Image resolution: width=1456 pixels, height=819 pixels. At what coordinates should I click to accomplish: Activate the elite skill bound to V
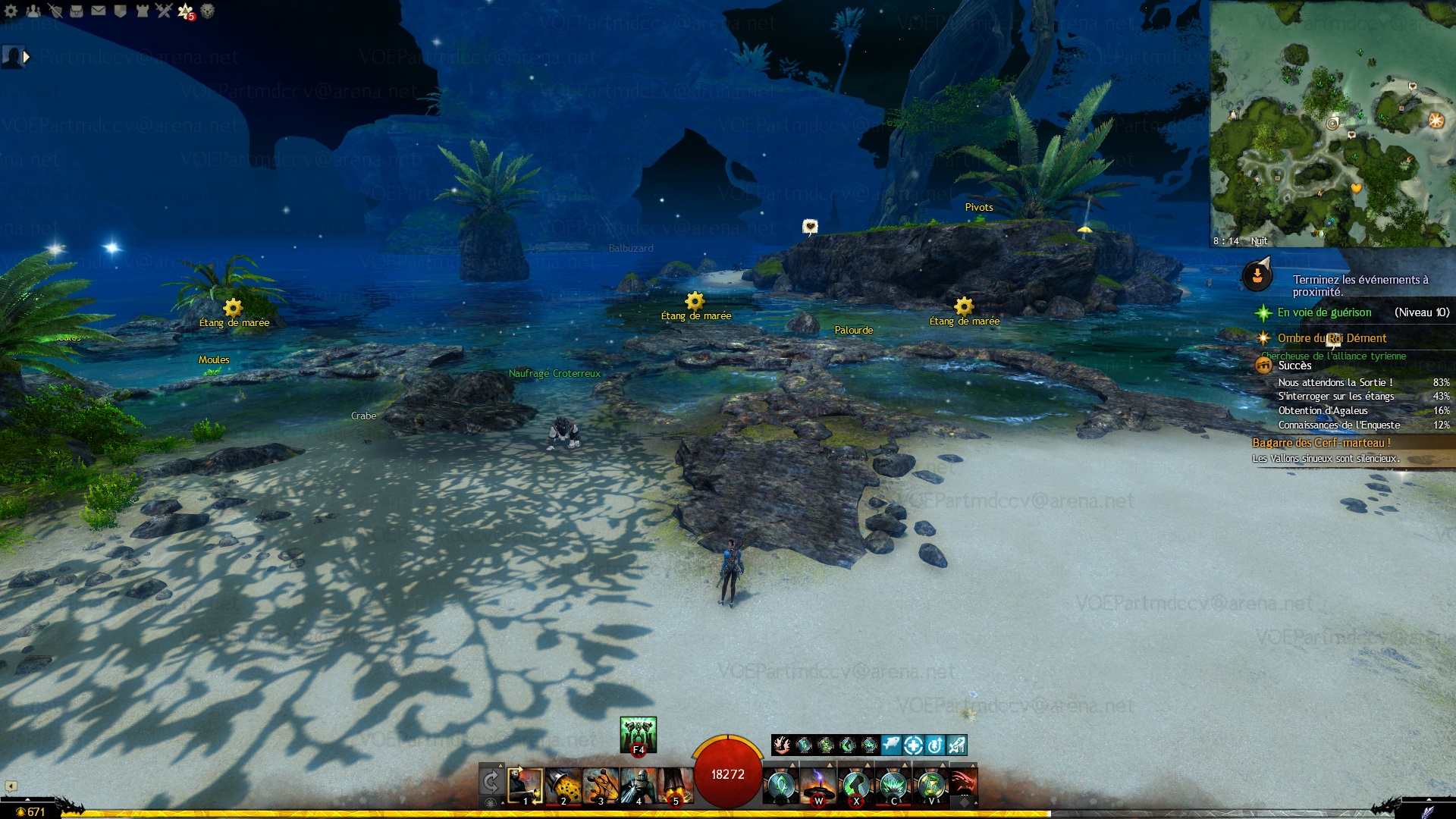click(931, 786)
